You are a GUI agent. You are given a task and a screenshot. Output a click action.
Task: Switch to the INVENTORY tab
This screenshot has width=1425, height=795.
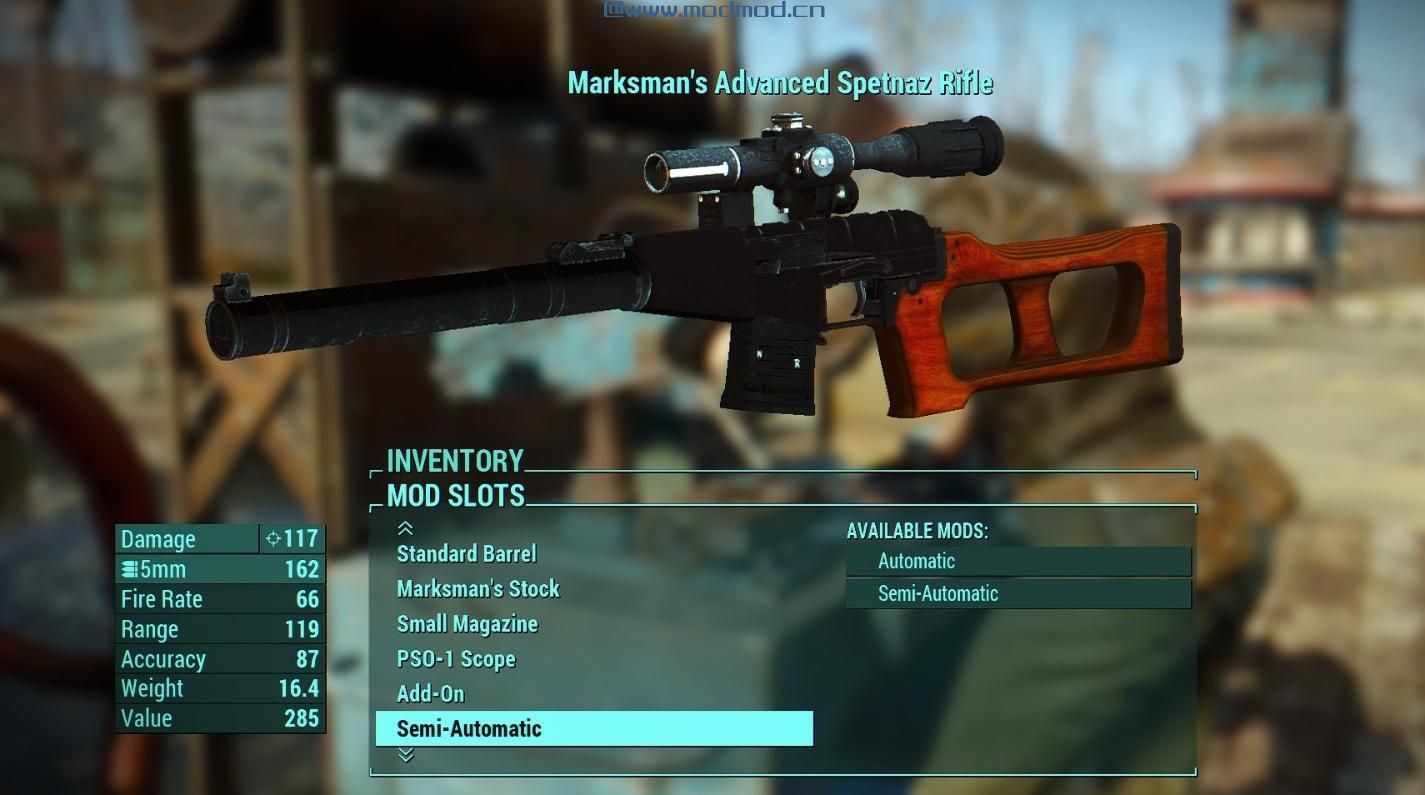[456, 461]
